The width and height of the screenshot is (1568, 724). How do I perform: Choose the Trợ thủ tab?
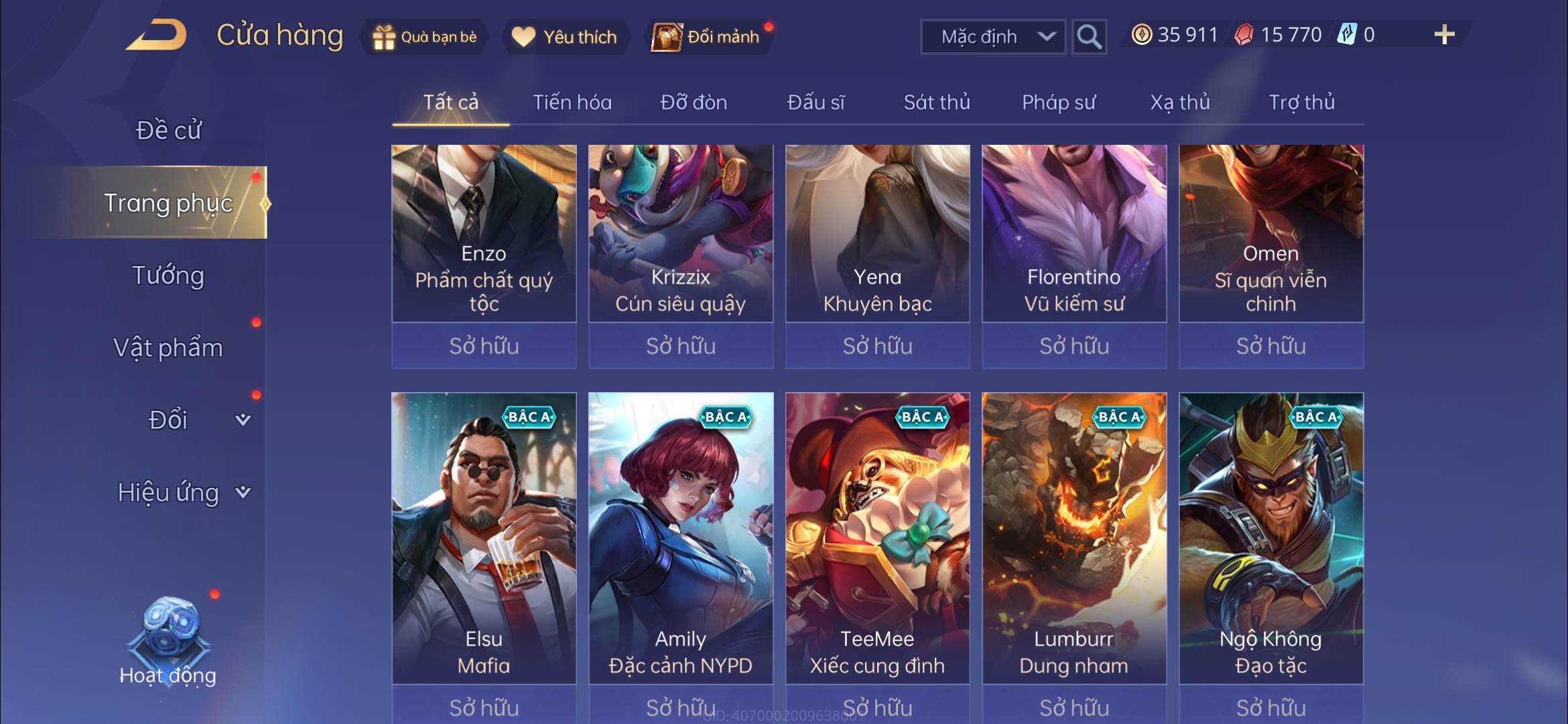(1301, 103)
